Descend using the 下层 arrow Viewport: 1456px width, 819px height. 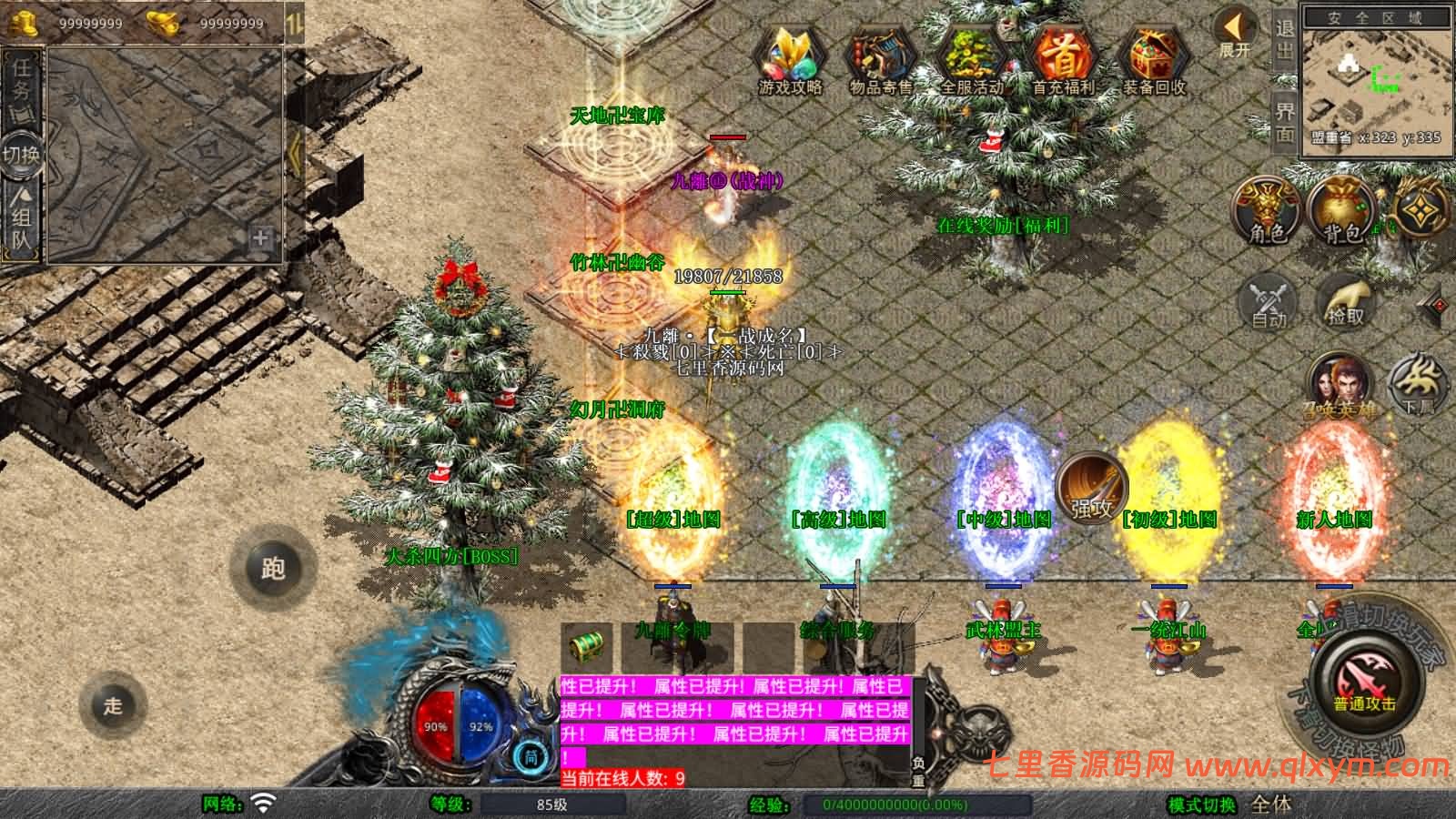1415,382
